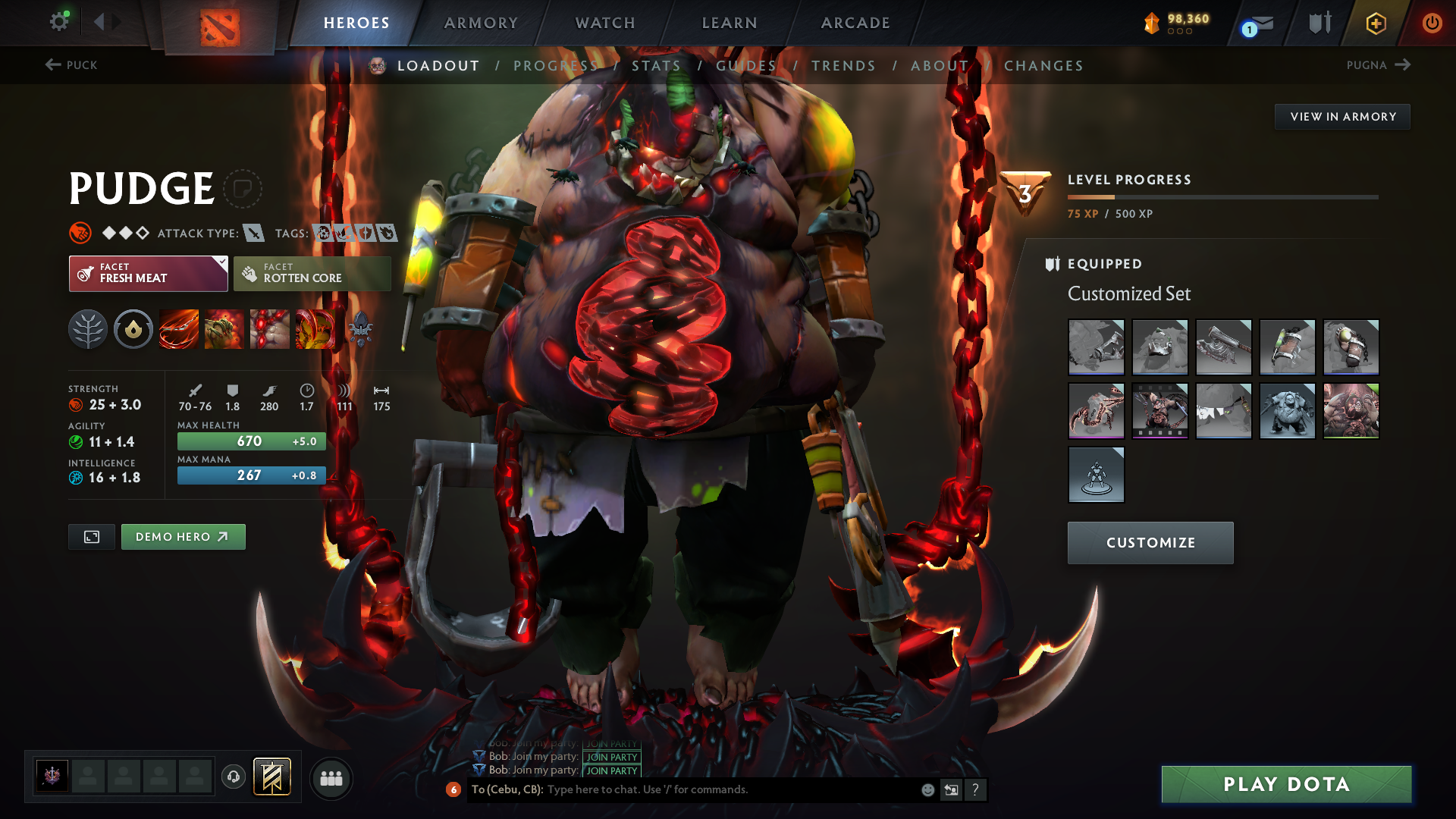The height and width of the screenshot is (819, 1456).
Task: Choose the Fresh Meat facet
Action: [x=148, y=273]
